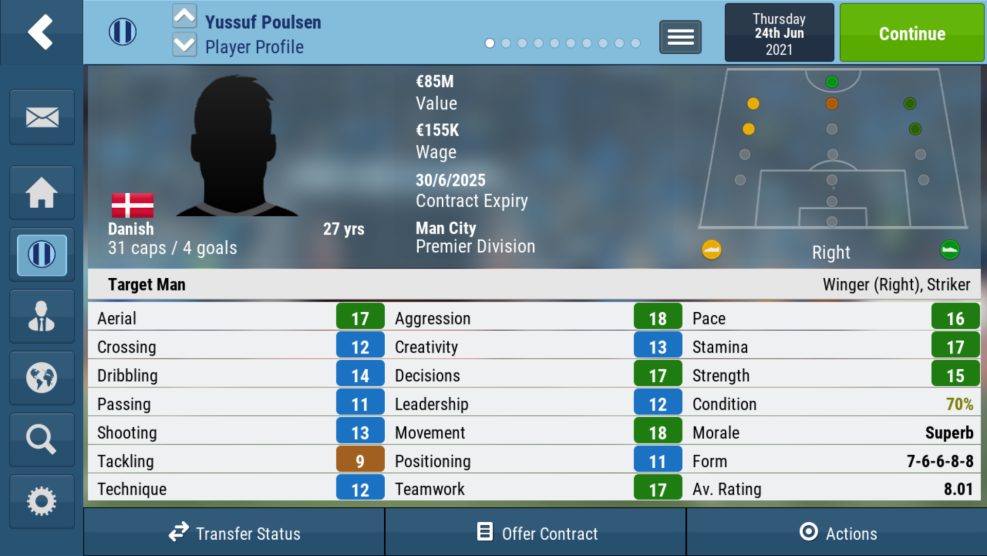Open the manager profile icon
Screen dimensions: 987x556
coord(41,316)
